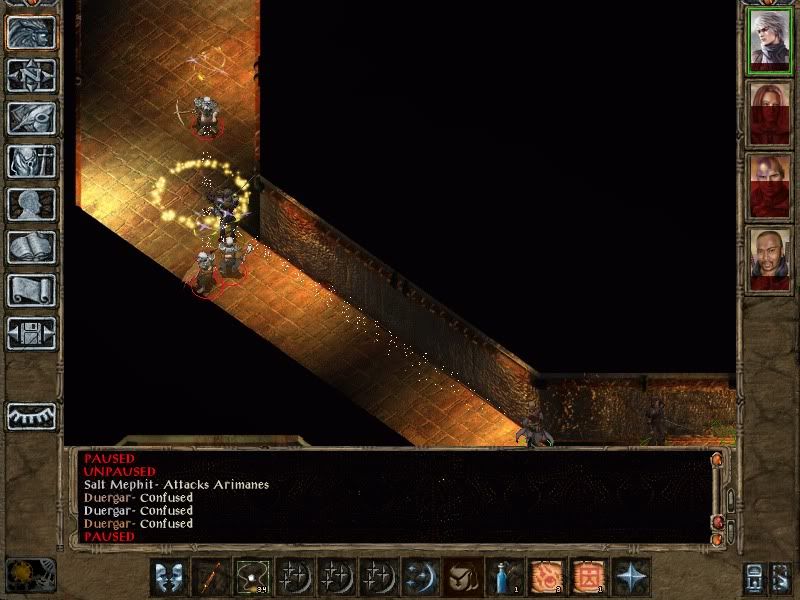
Task: Open the journal quill button
Action: point(31,118)
